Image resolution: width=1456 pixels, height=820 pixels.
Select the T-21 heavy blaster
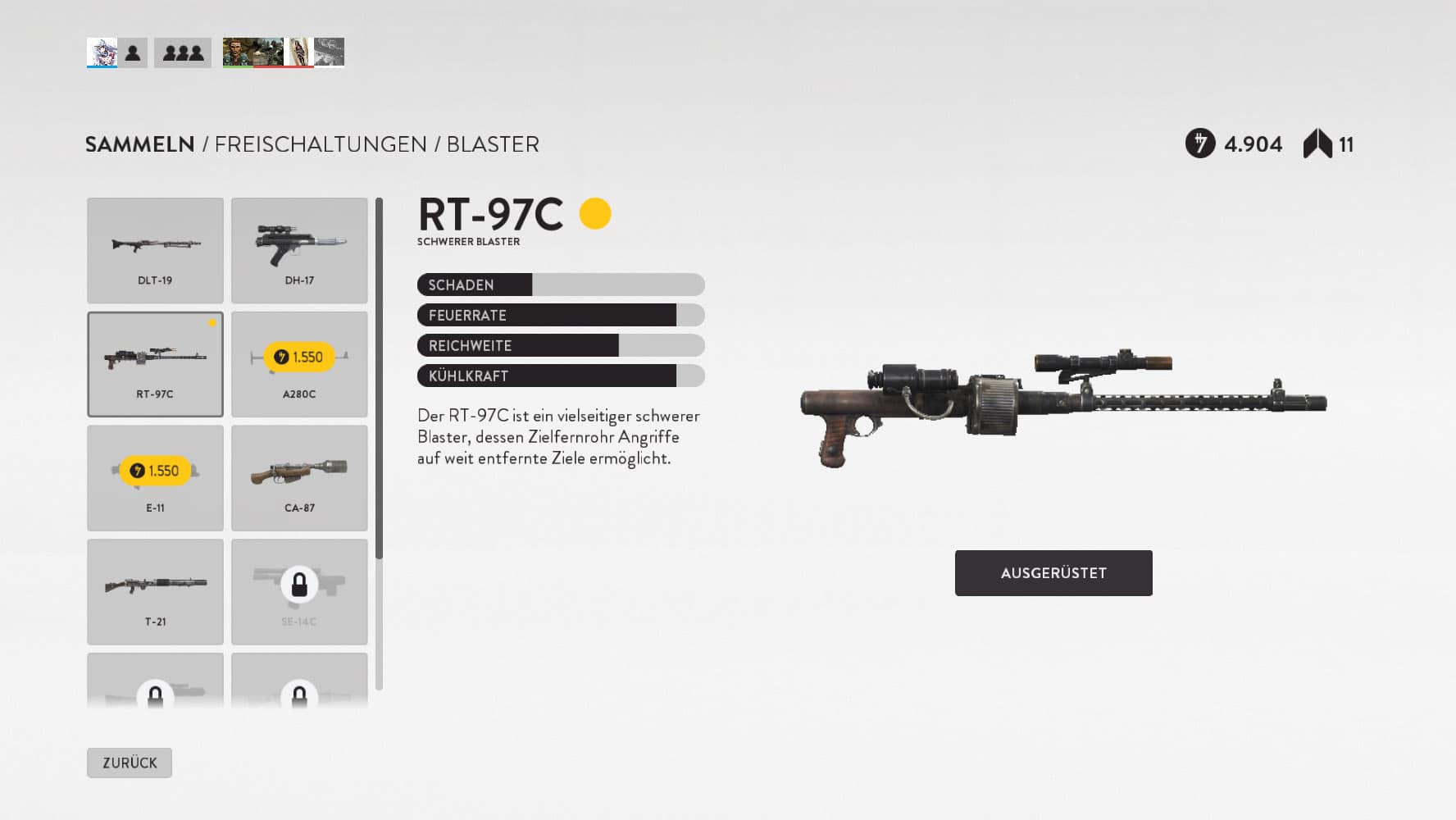155,591
